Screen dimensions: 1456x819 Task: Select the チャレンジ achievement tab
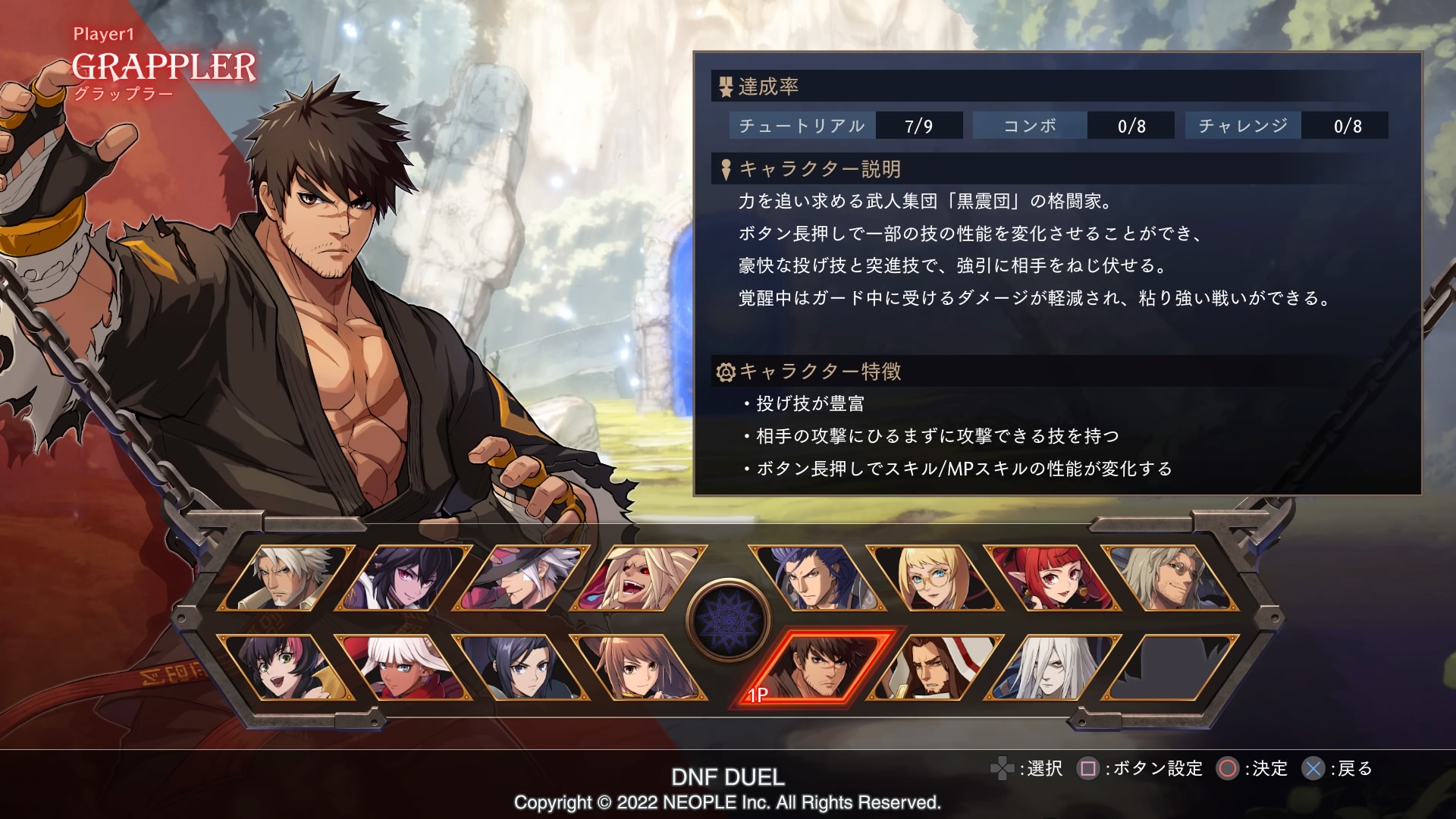[1244, 126]
